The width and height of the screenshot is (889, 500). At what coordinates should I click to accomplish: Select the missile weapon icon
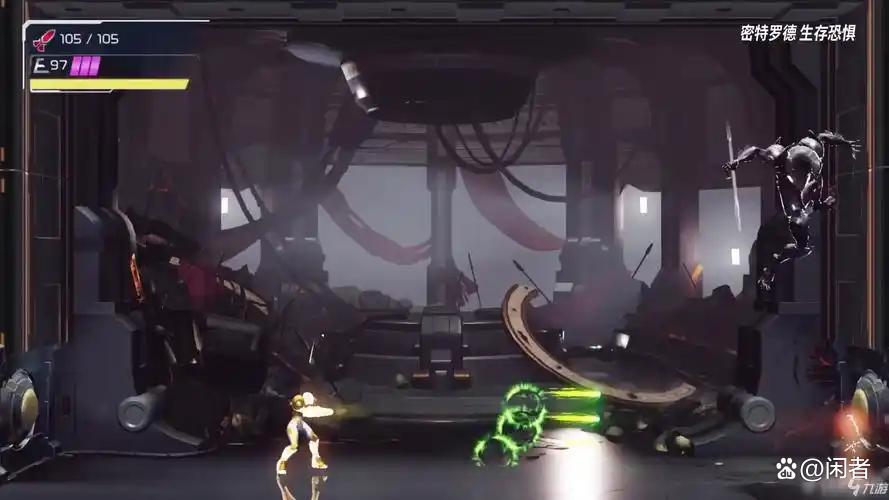(x=44, y=40)
